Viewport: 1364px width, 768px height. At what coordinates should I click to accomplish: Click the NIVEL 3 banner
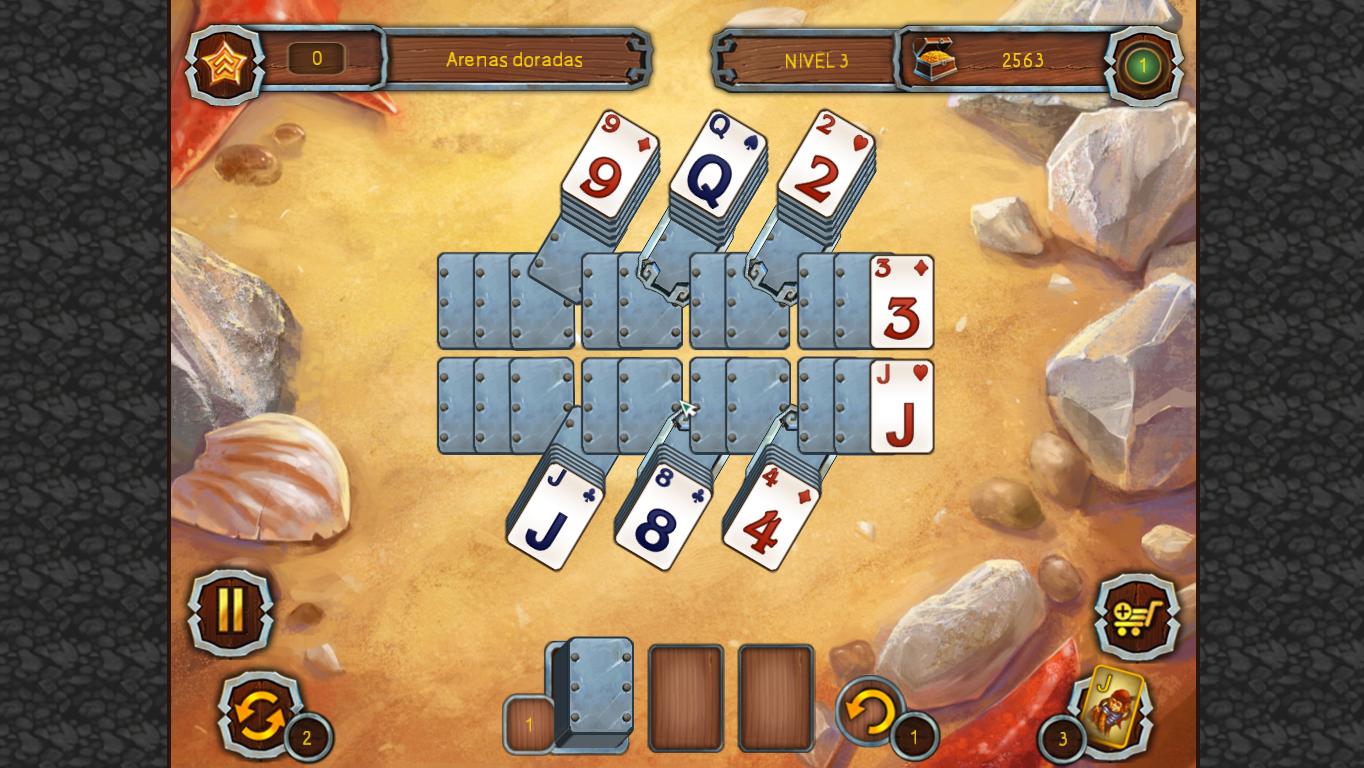coord(817,60)
